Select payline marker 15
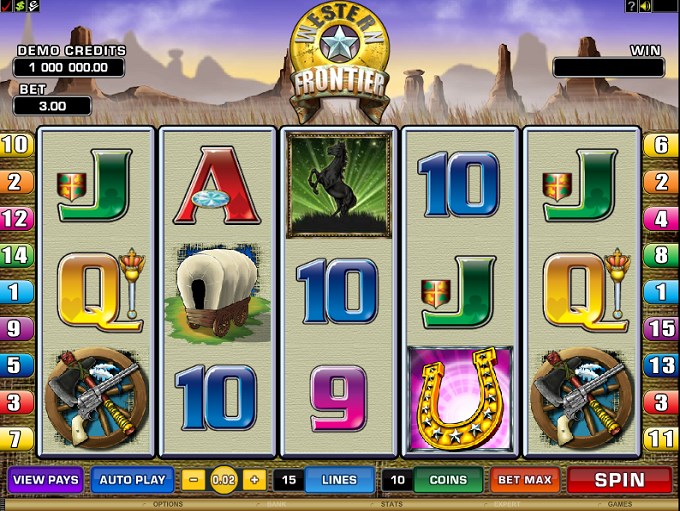Screen dimensions: 680x511 [662, 328]
